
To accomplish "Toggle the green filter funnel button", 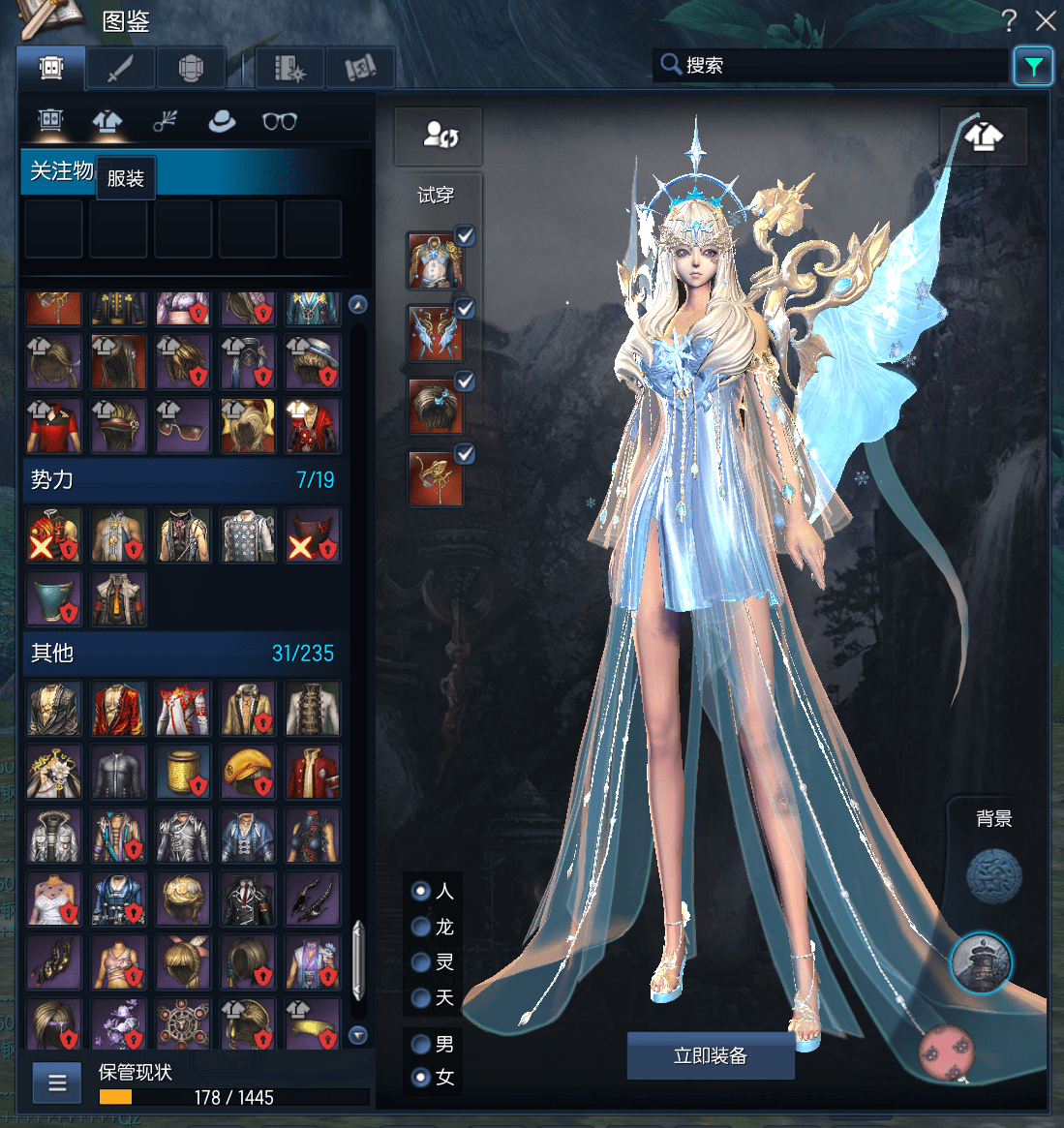I will (1033, 66).
